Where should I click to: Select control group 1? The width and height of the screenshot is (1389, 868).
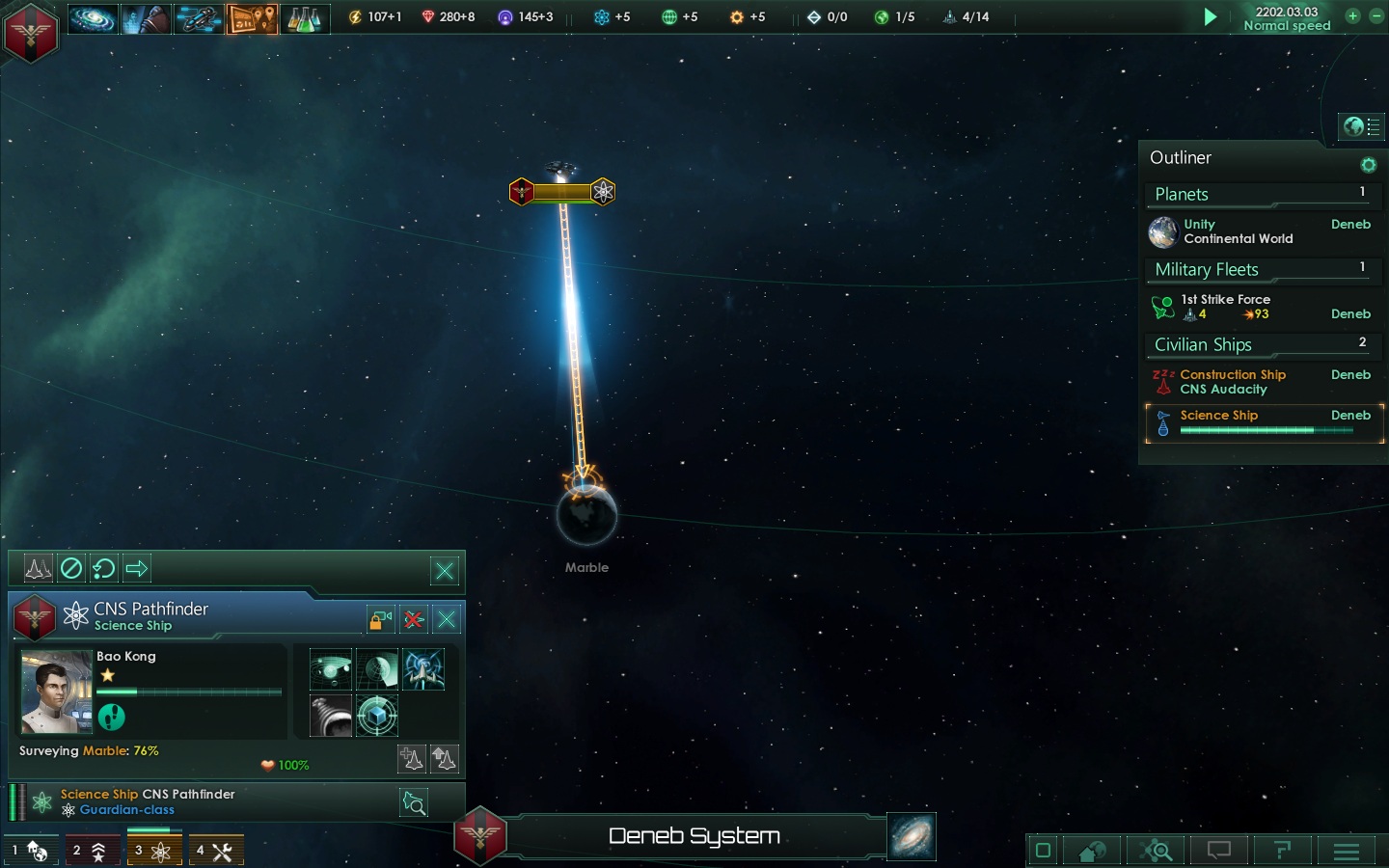29,851
